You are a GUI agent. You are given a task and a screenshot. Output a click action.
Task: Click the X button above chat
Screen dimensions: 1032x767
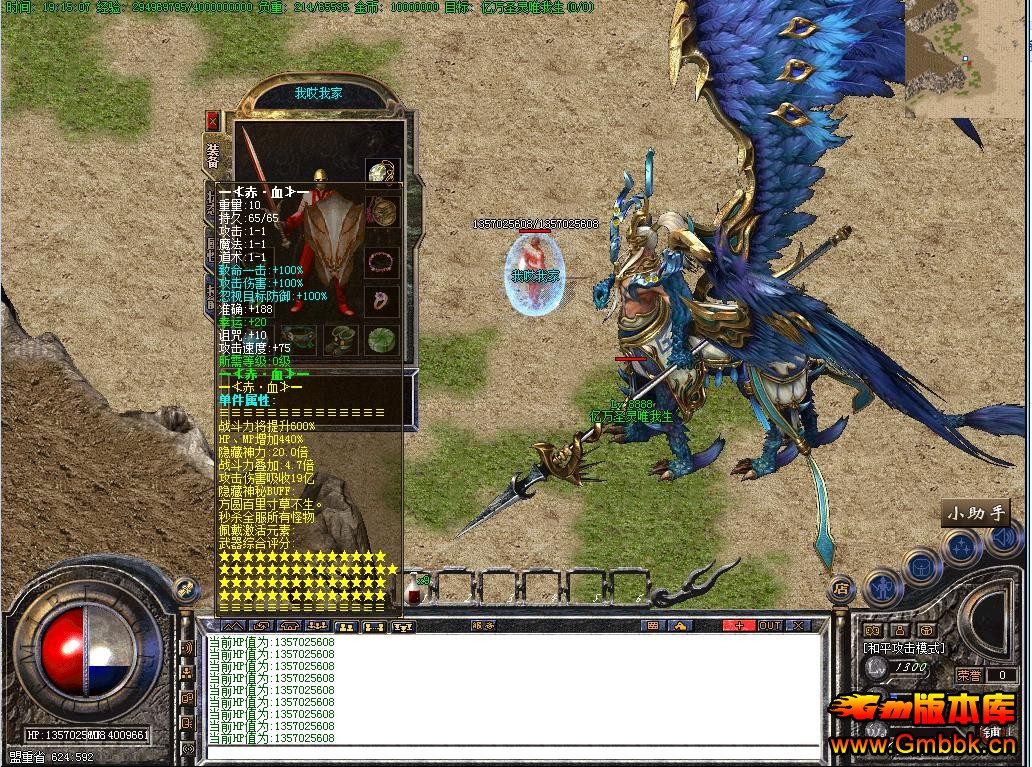click(x=798, y=626)
